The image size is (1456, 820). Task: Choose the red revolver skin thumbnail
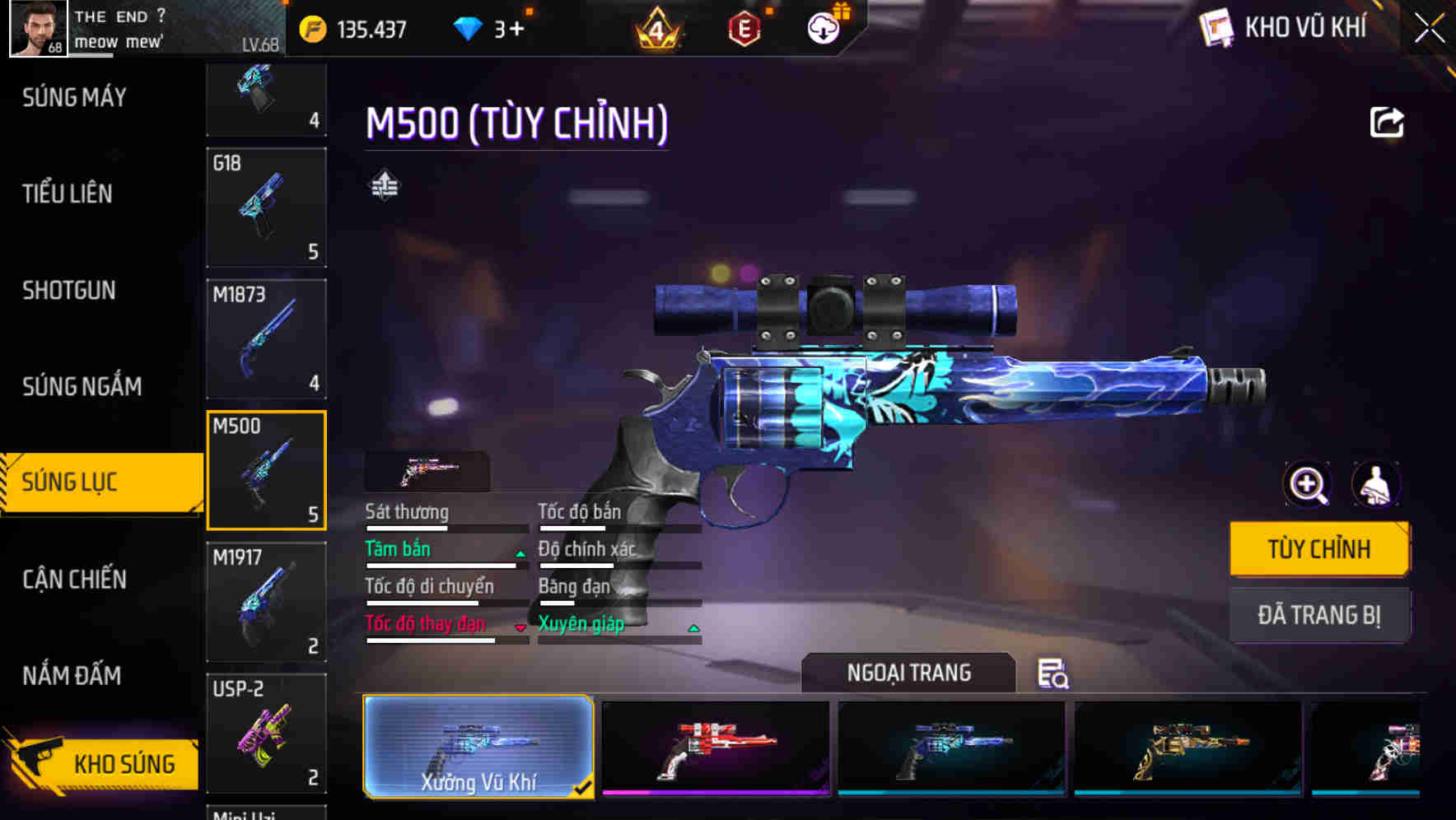[716, 748]
